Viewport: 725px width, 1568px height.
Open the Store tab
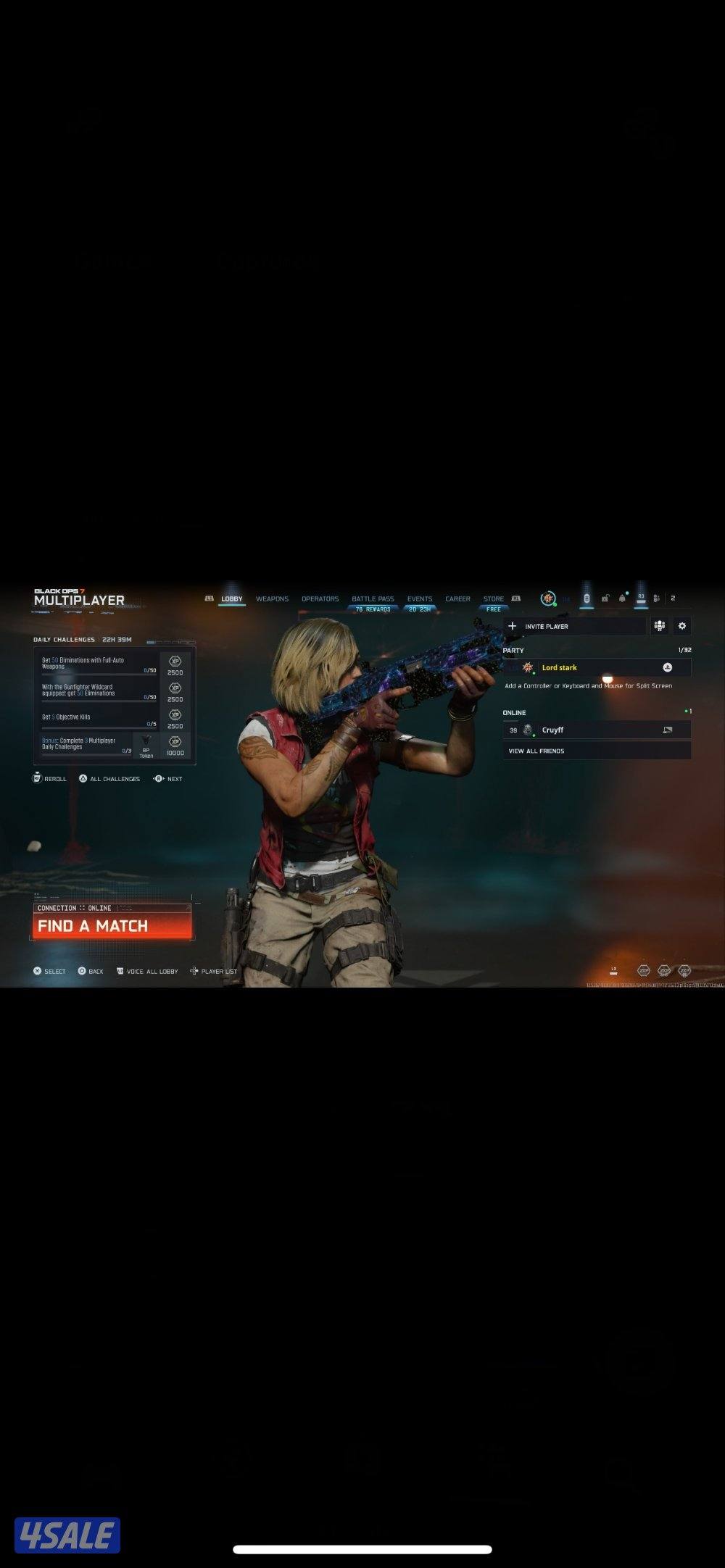[494, 599]
